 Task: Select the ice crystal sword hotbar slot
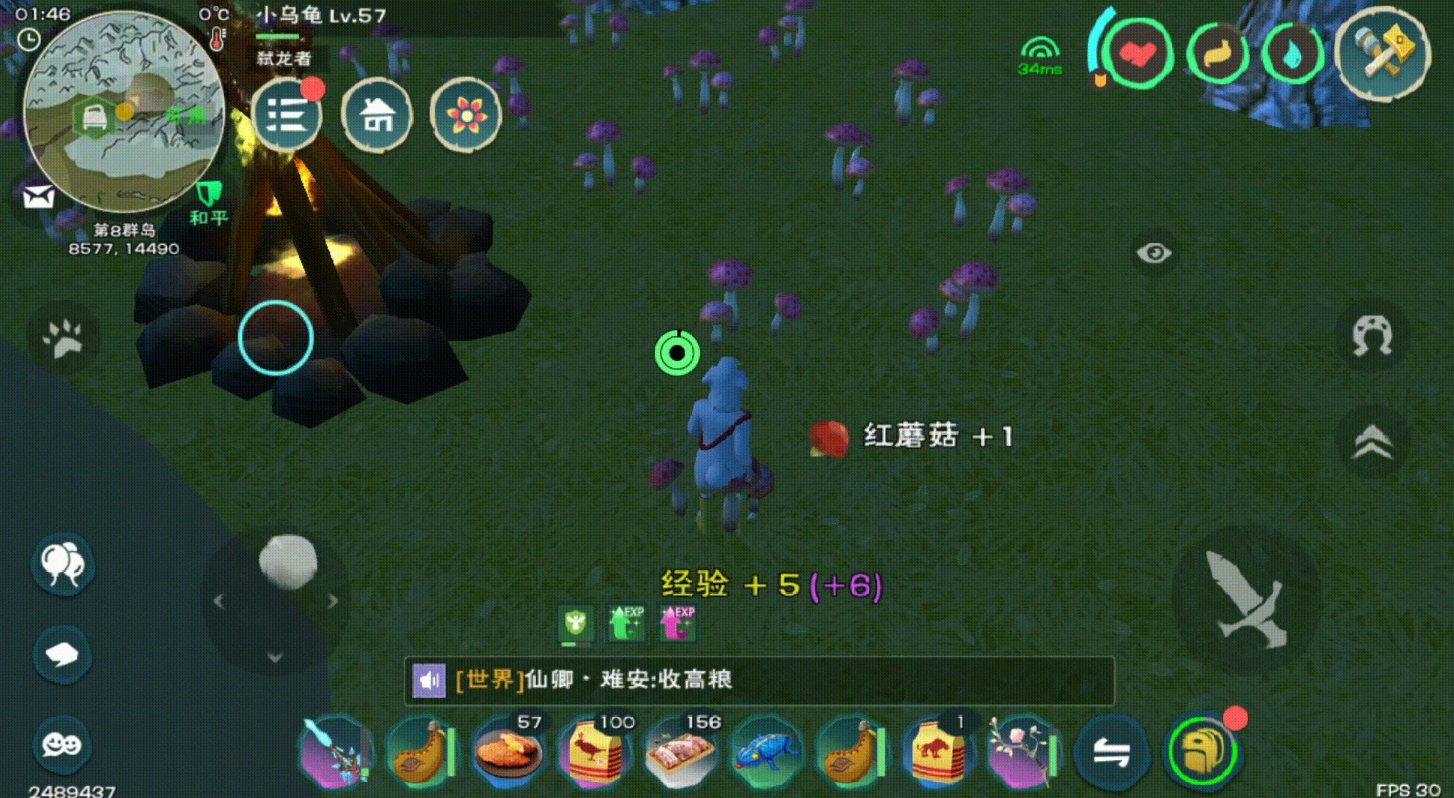[336, 751]
